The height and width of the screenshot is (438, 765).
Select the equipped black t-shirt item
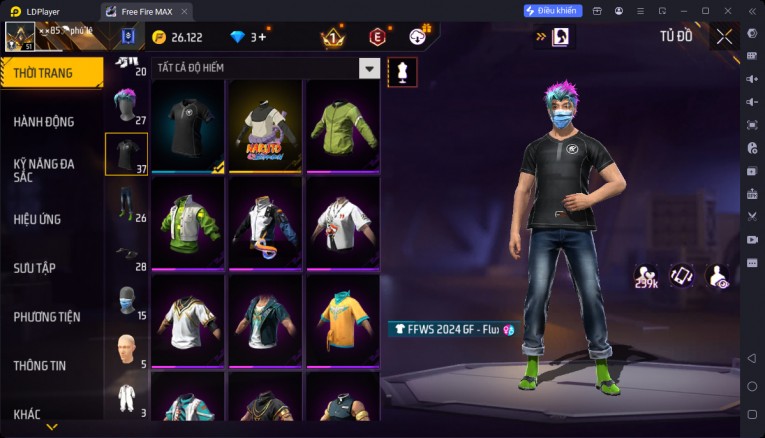click(189, 126)
